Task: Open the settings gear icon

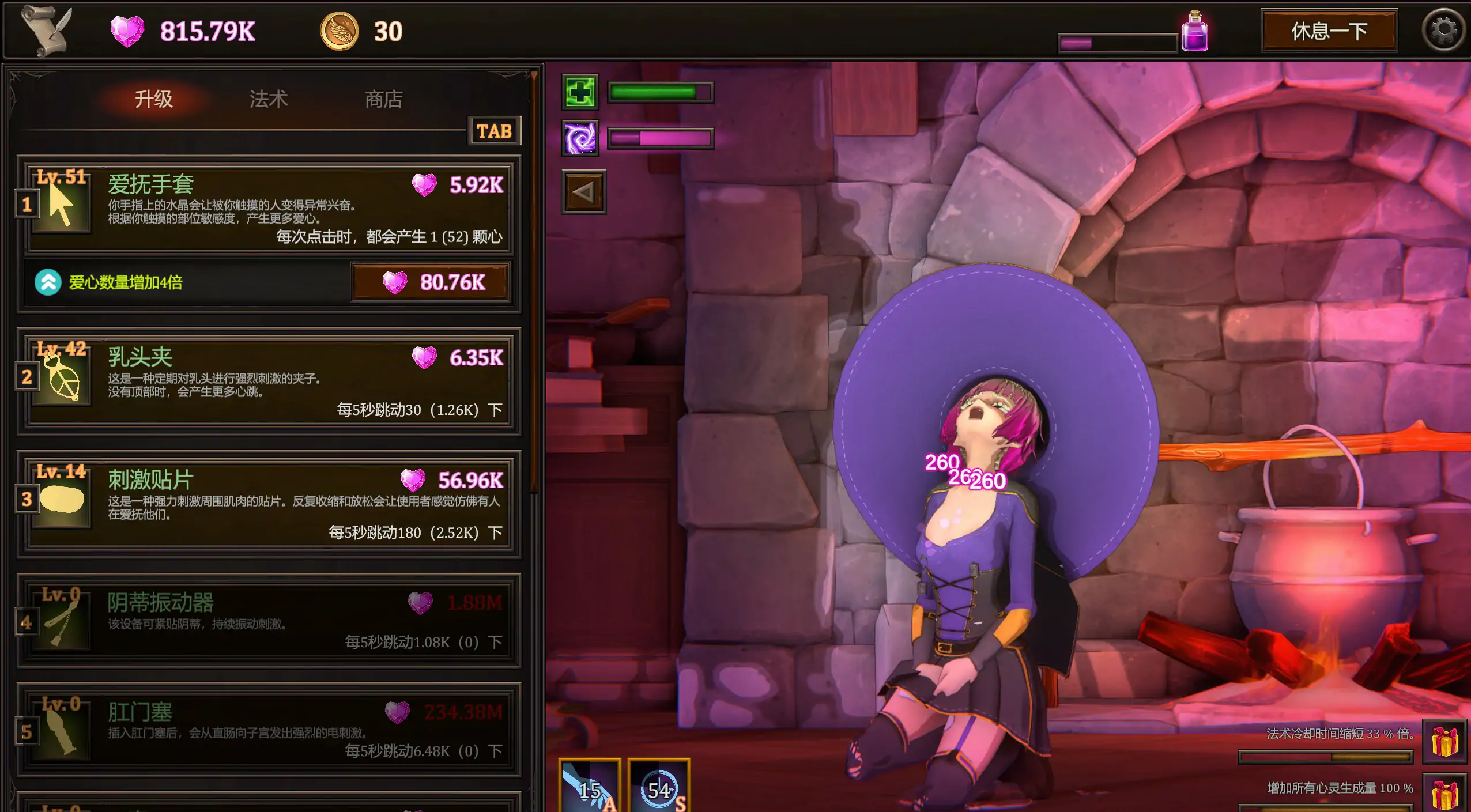Action: click(x=1444, y=30)
